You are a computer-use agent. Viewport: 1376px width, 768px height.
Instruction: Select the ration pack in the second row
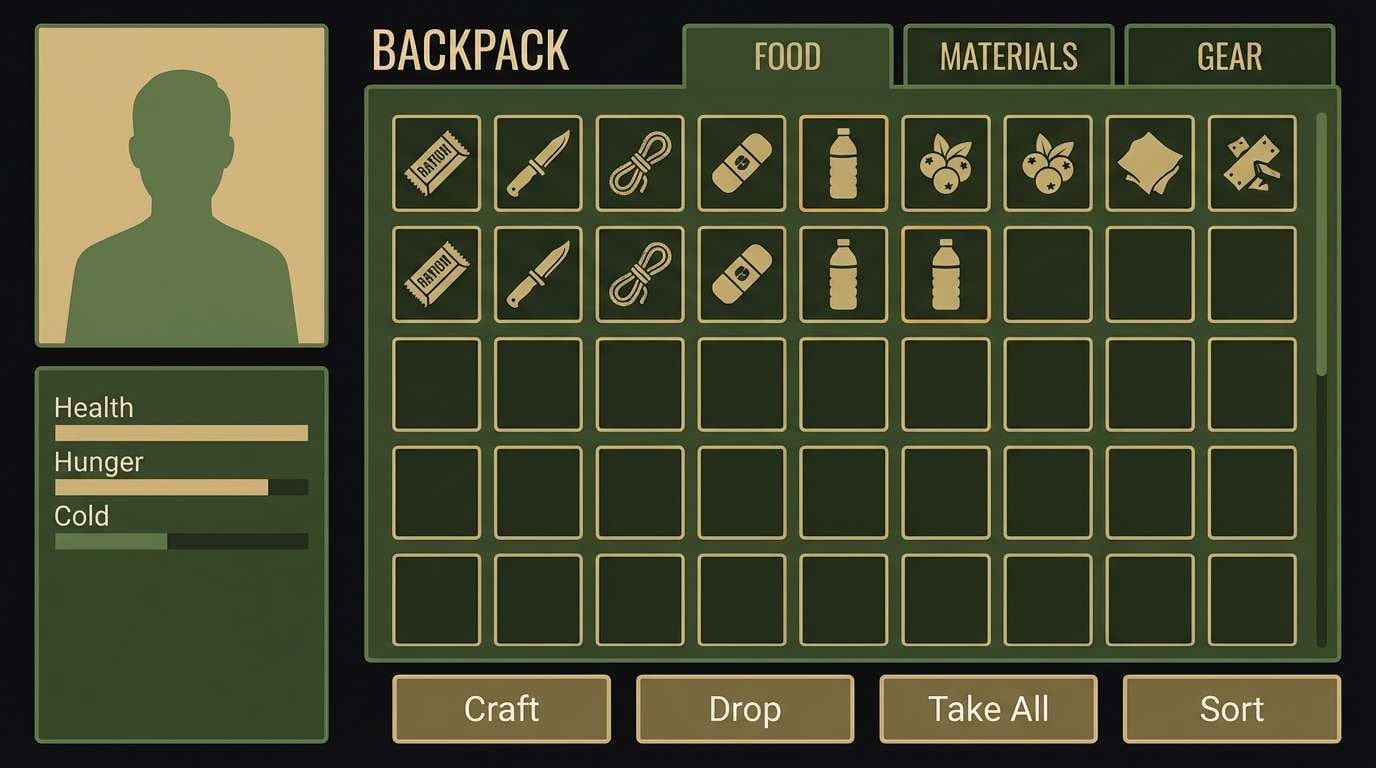tap(436, 274)
